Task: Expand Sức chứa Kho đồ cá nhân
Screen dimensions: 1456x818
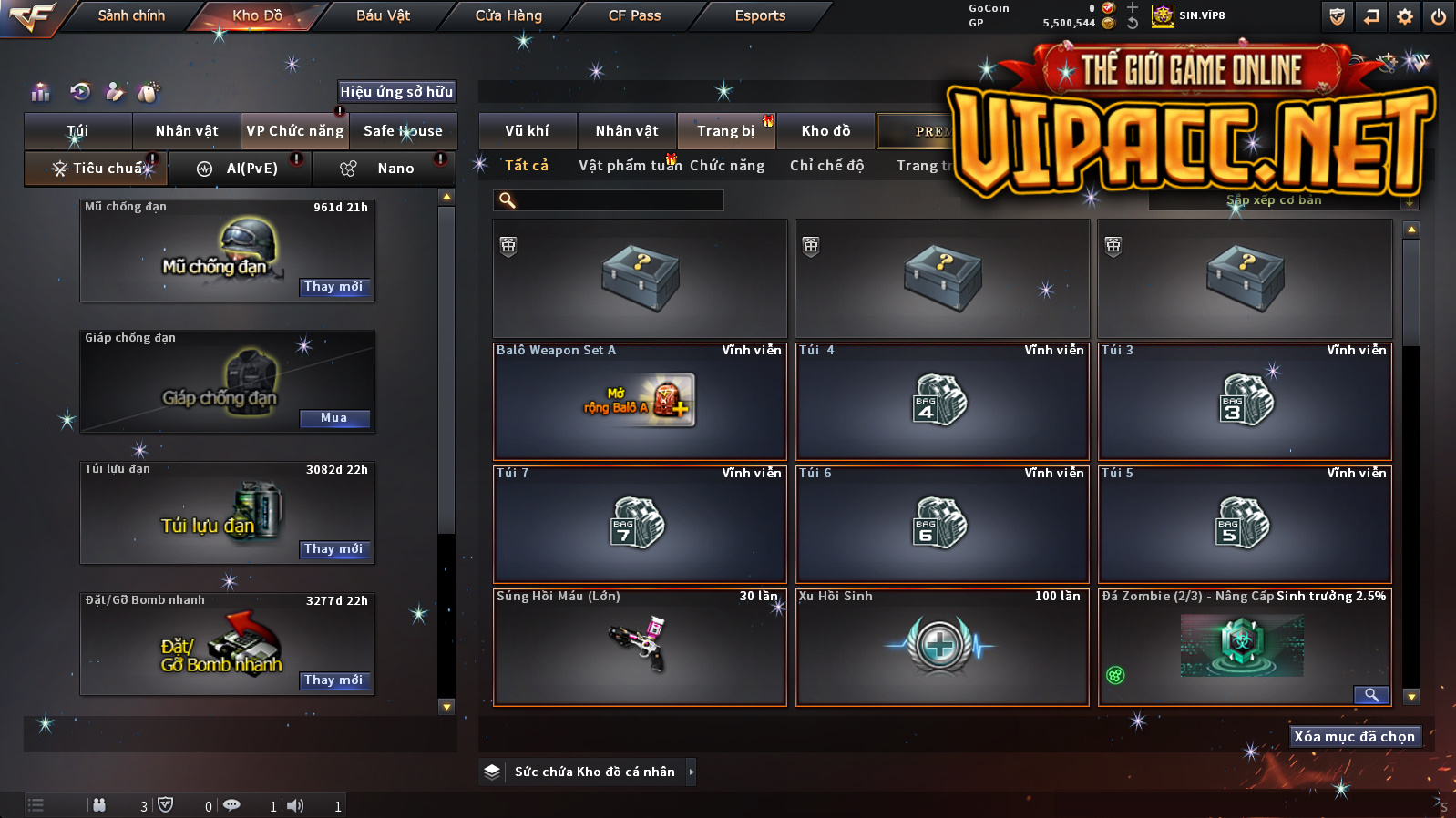Action: 594,772
